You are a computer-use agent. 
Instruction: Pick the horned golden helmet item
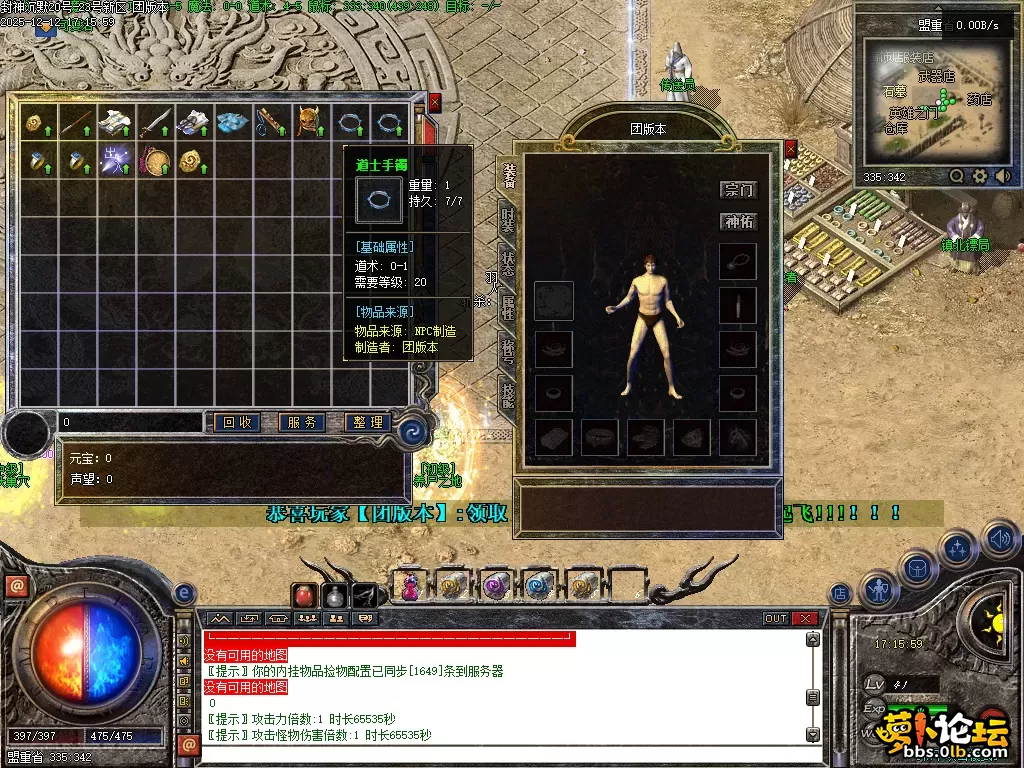coord(309,122)
